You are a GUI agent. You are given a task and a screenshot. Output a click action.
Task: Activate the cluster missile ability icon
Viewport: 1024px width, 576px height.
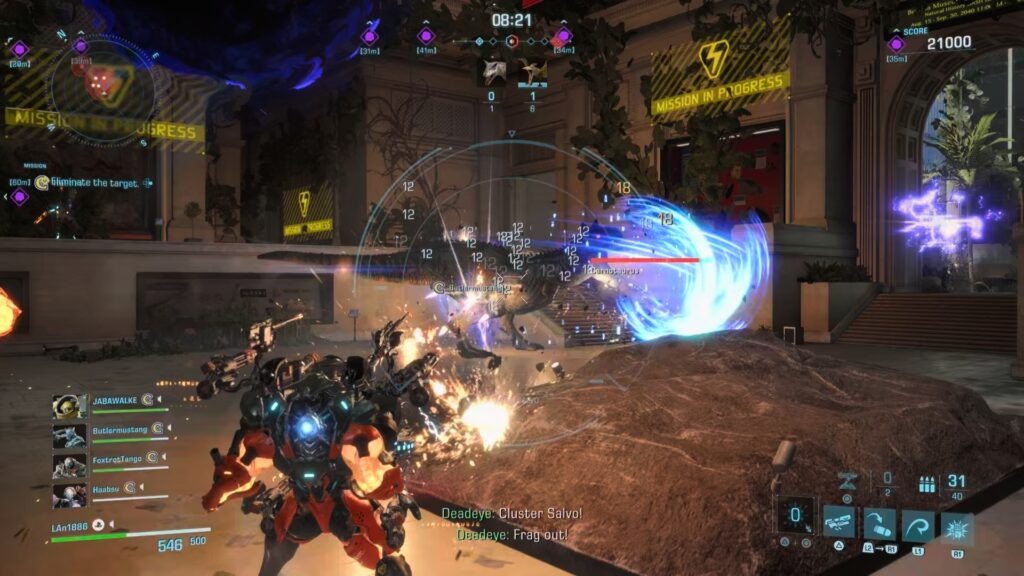(839, 521)
